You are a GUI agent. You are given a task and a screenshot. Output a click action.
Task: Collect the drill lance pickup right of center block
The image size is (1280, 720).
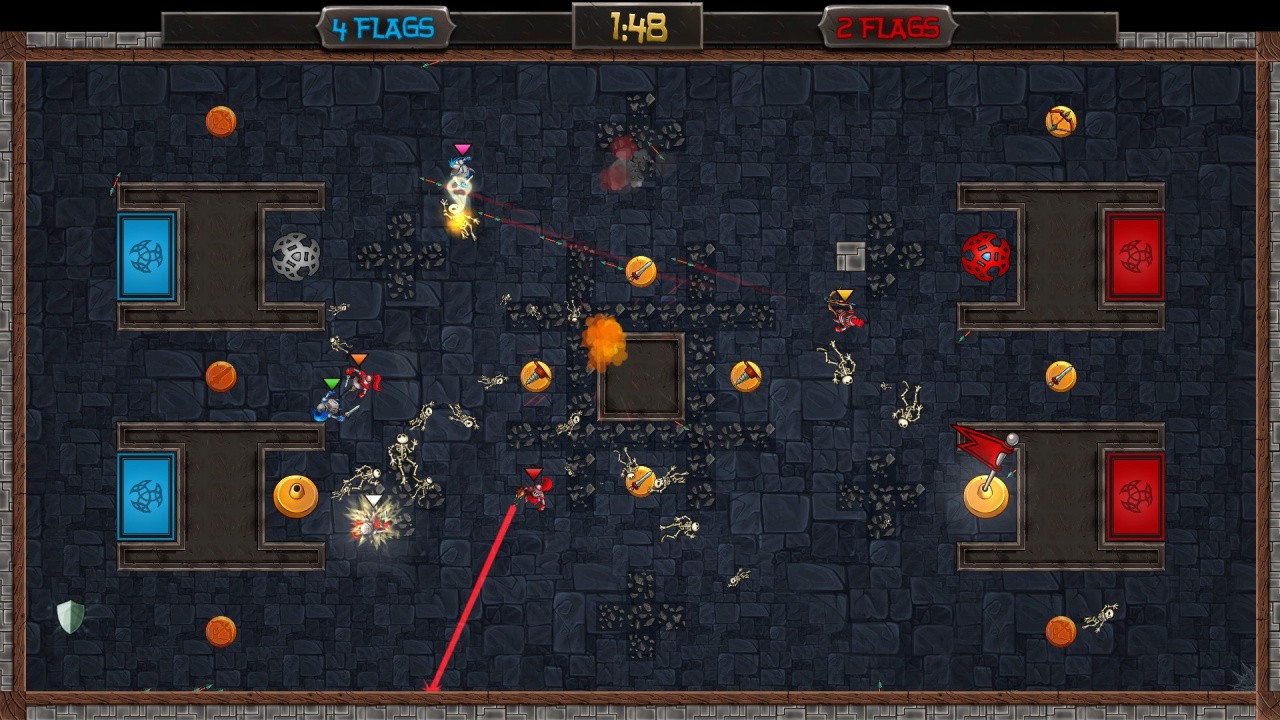coord(744,374)
